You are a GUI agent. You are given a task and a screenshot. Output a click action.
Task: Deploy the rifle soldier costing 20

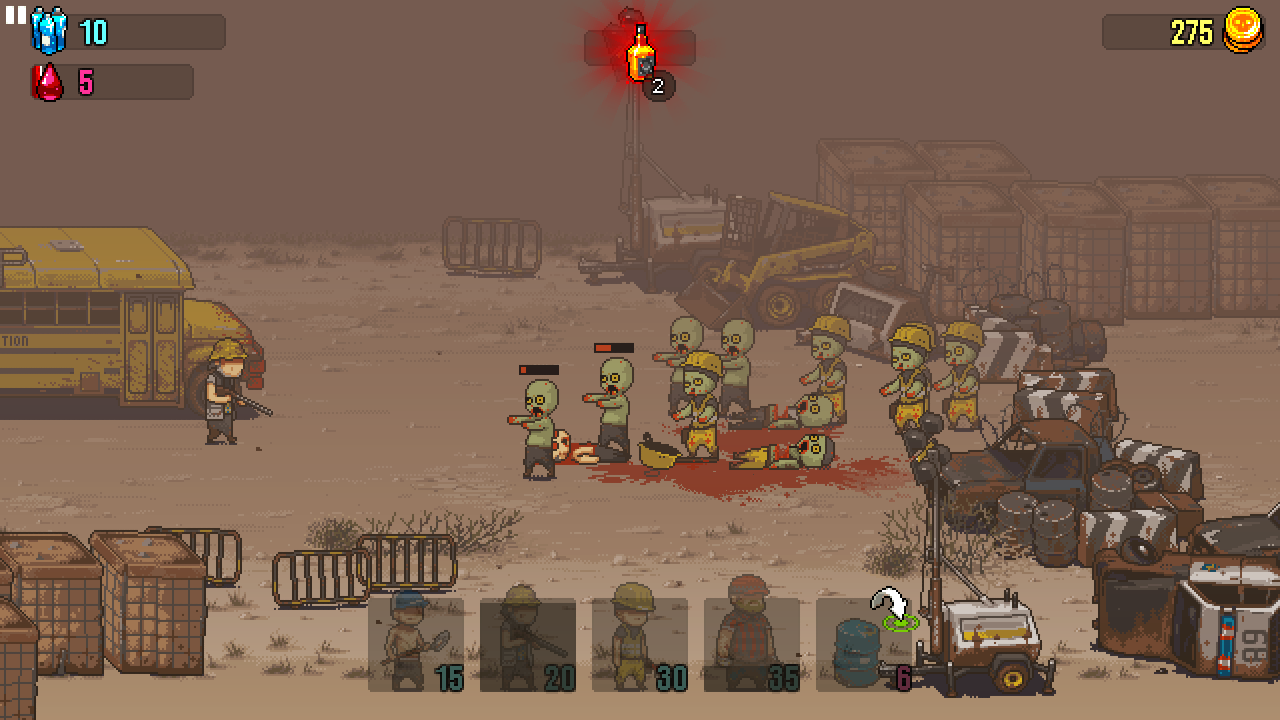(528, 644)
